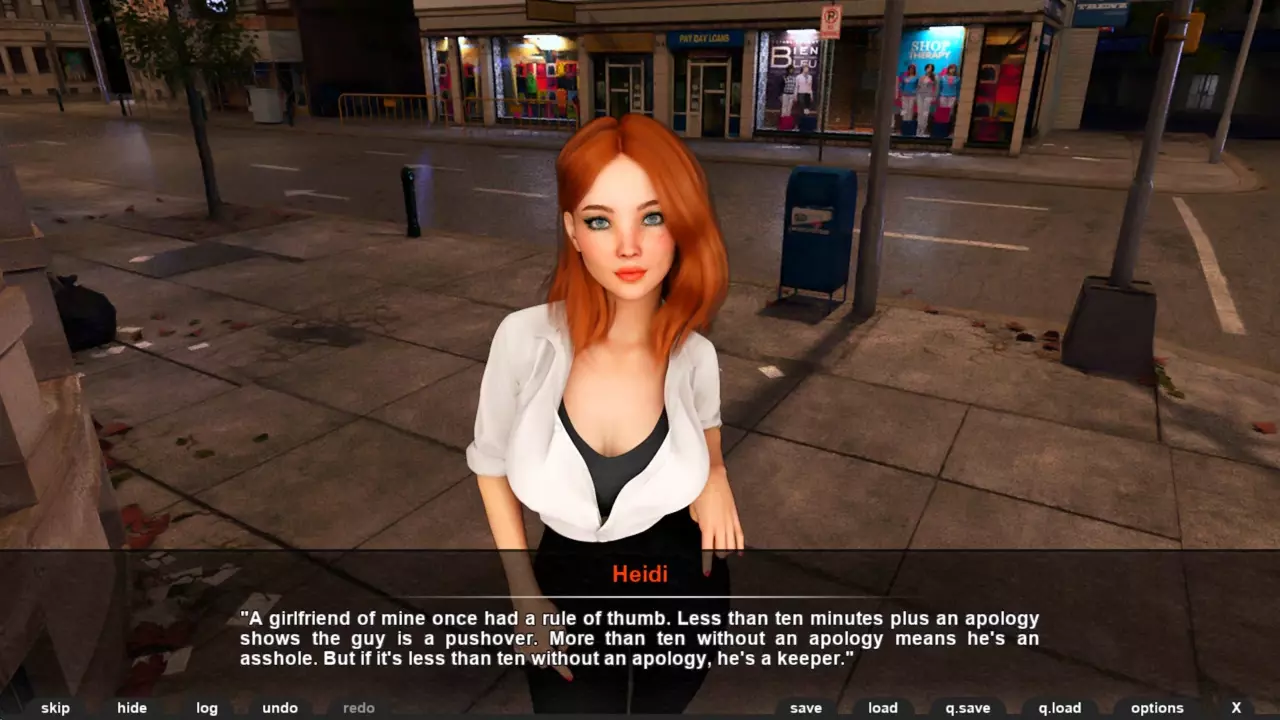
Task: Quick save with q.save
Action: [x=968, y=708]
